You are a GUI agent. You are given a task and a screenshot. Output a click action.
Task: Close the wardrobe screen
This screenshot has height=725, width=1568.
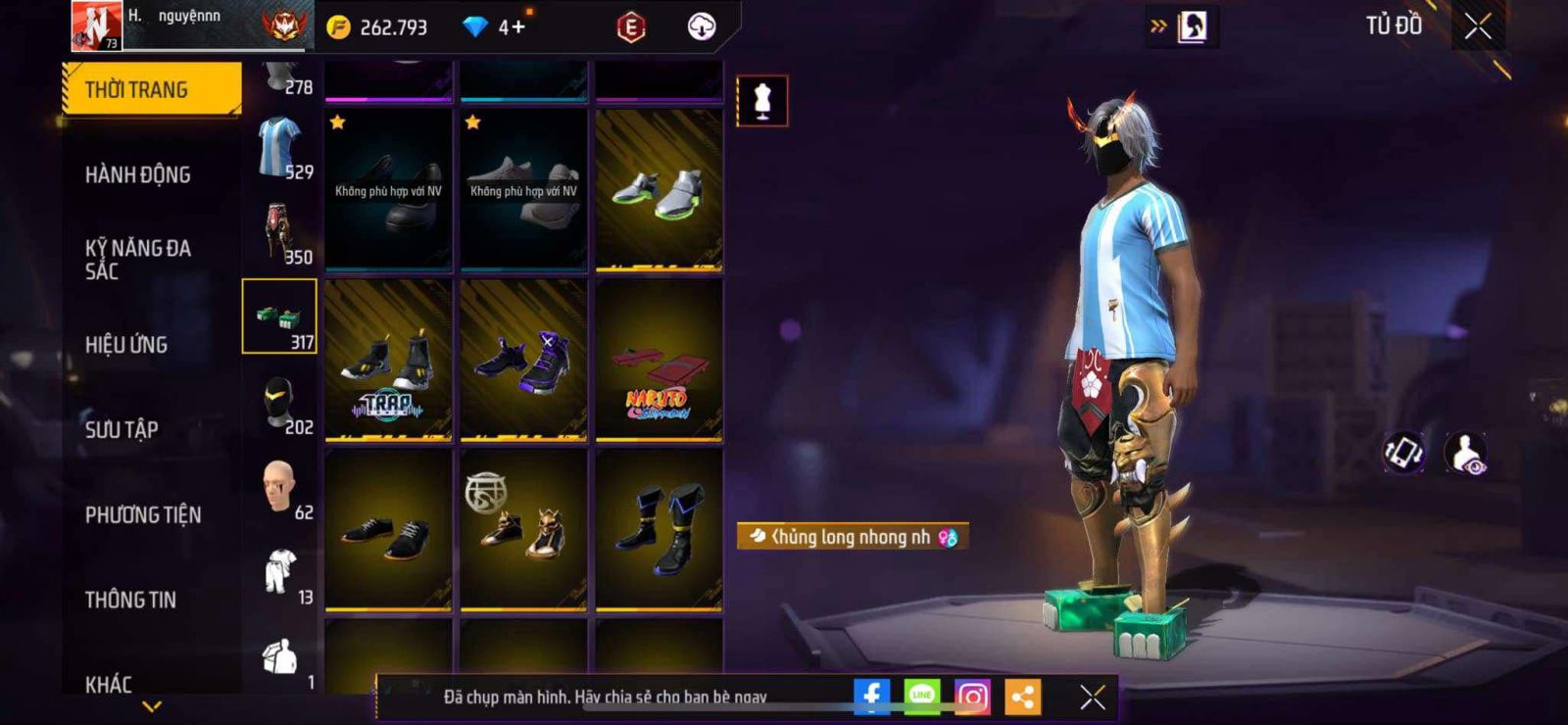pos(1478,26)
